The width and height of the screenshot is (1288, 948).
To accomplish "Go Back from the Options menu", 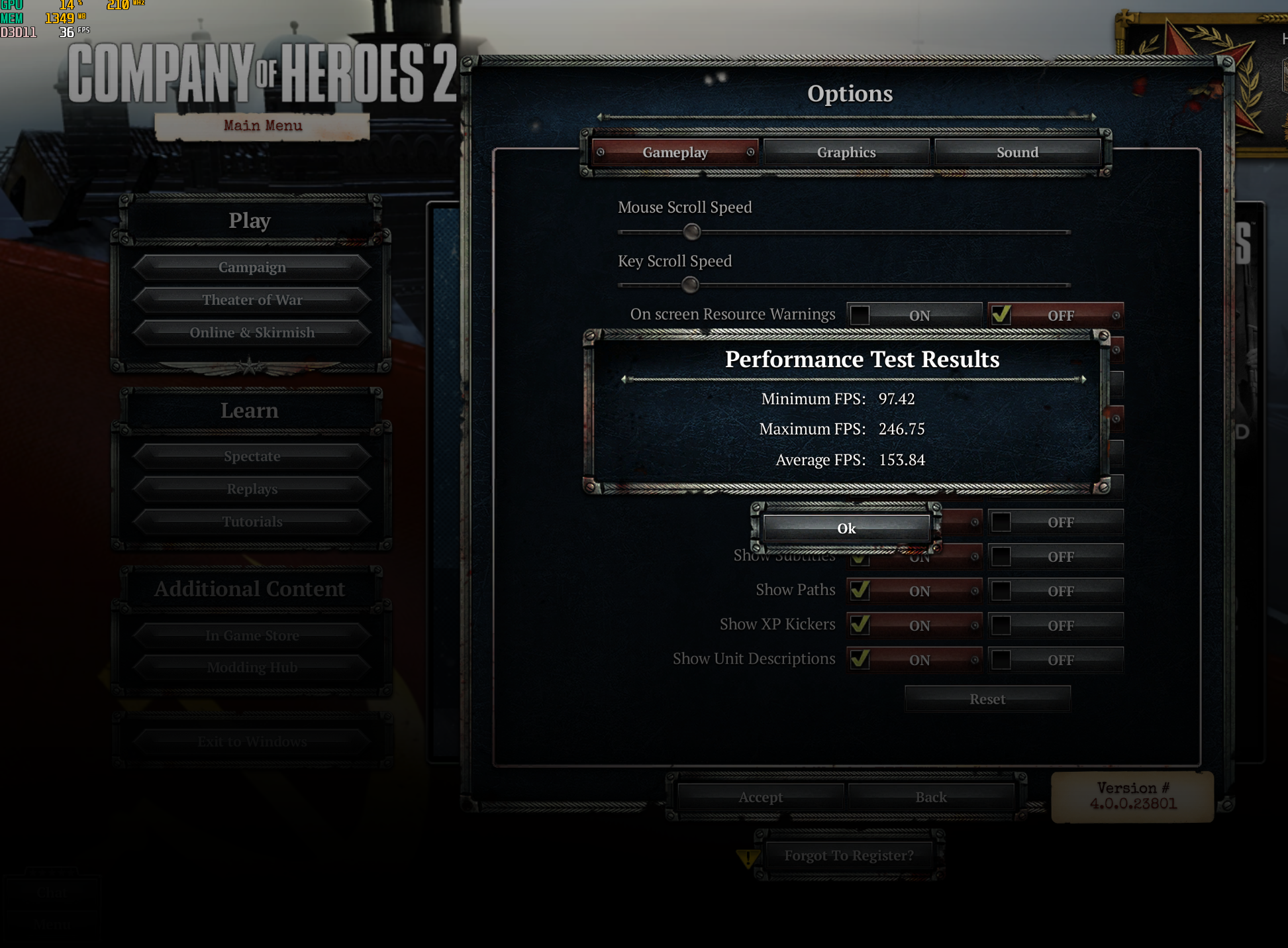I will tap(930, 797).
